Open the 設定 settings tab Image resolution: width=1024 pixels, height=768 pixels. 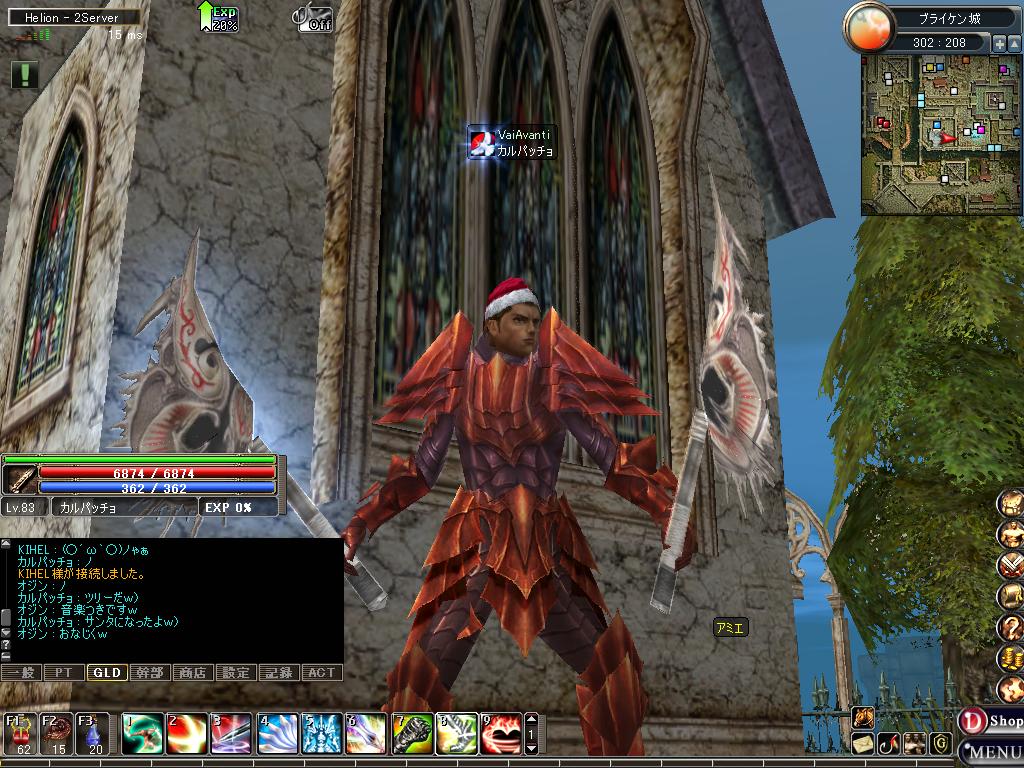click(236, 673)
